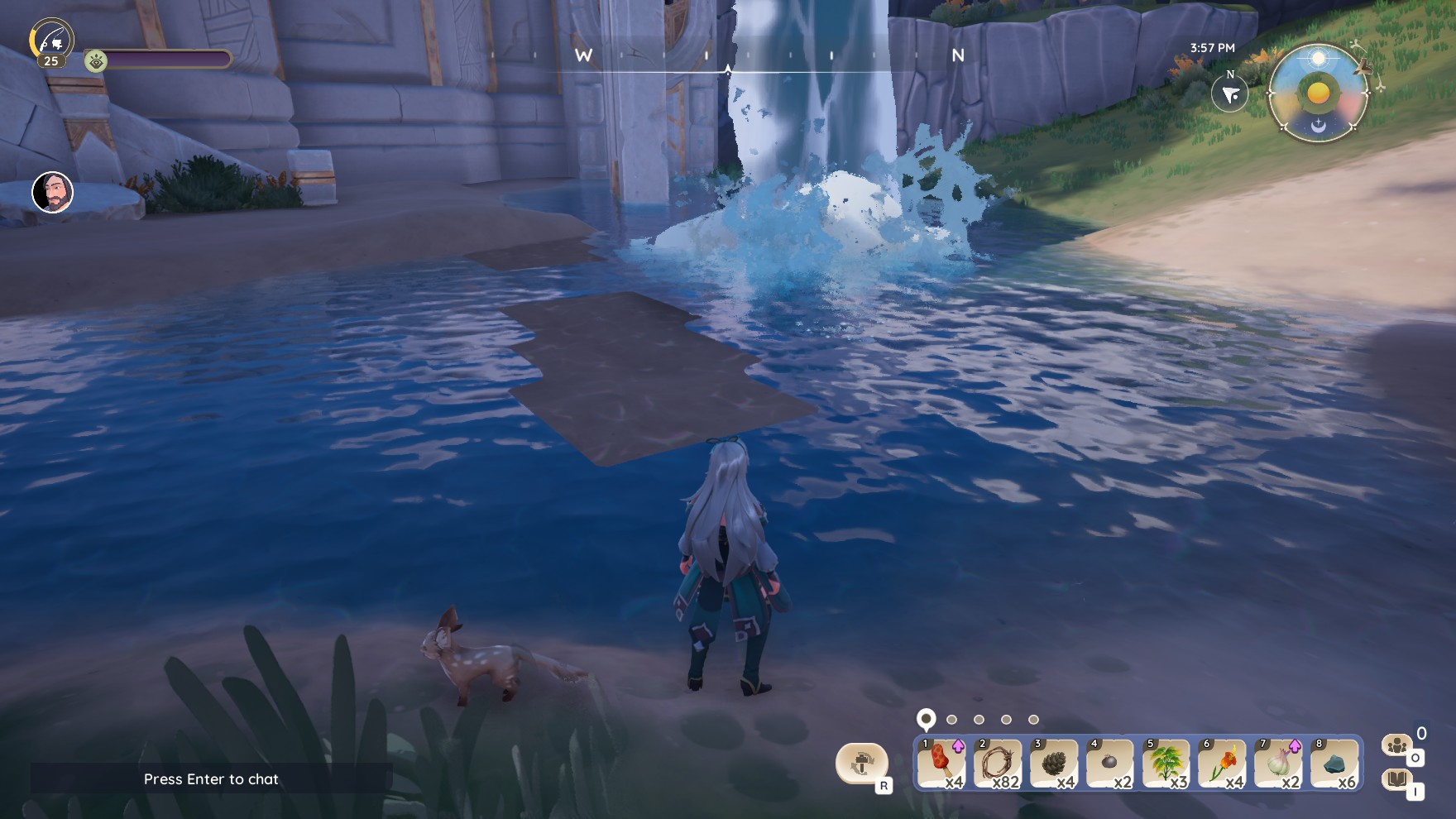
Task: Switch to the second hotbar page dot
Action: tap(951, 720)
